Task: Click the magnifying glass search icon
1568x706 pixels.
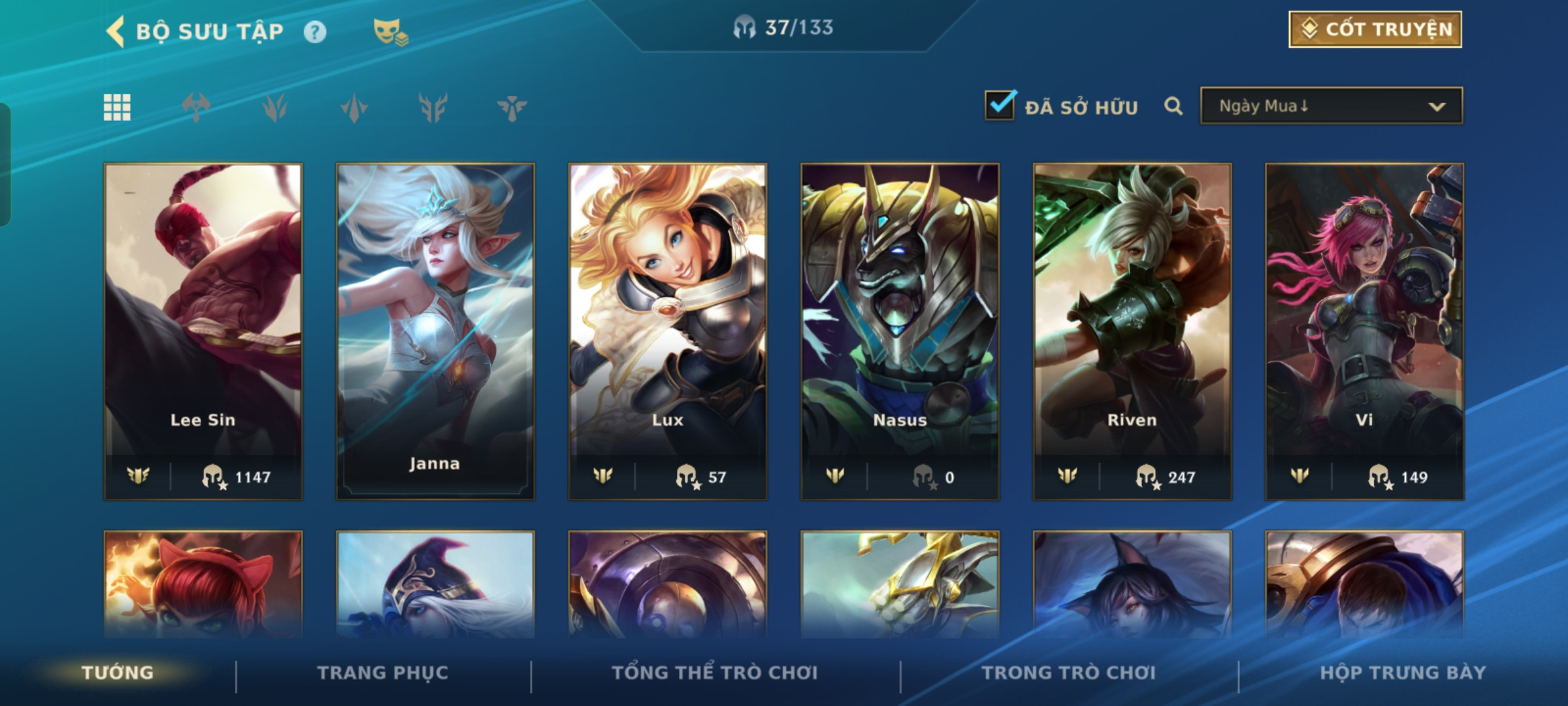Action: pyautogui.click(x=1173, y=106)
